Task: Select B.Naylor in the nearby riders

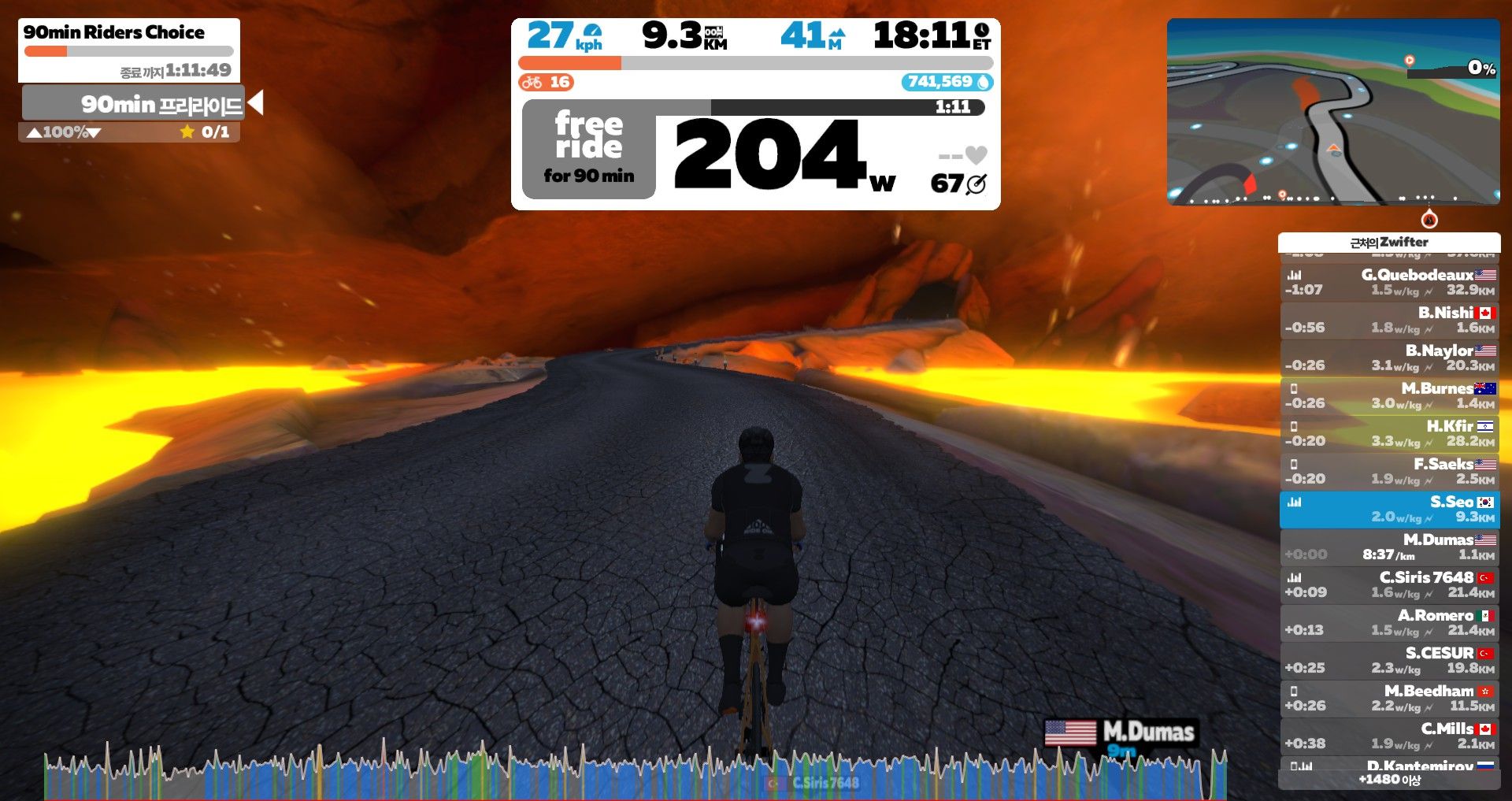Action: pos(1389,358)
